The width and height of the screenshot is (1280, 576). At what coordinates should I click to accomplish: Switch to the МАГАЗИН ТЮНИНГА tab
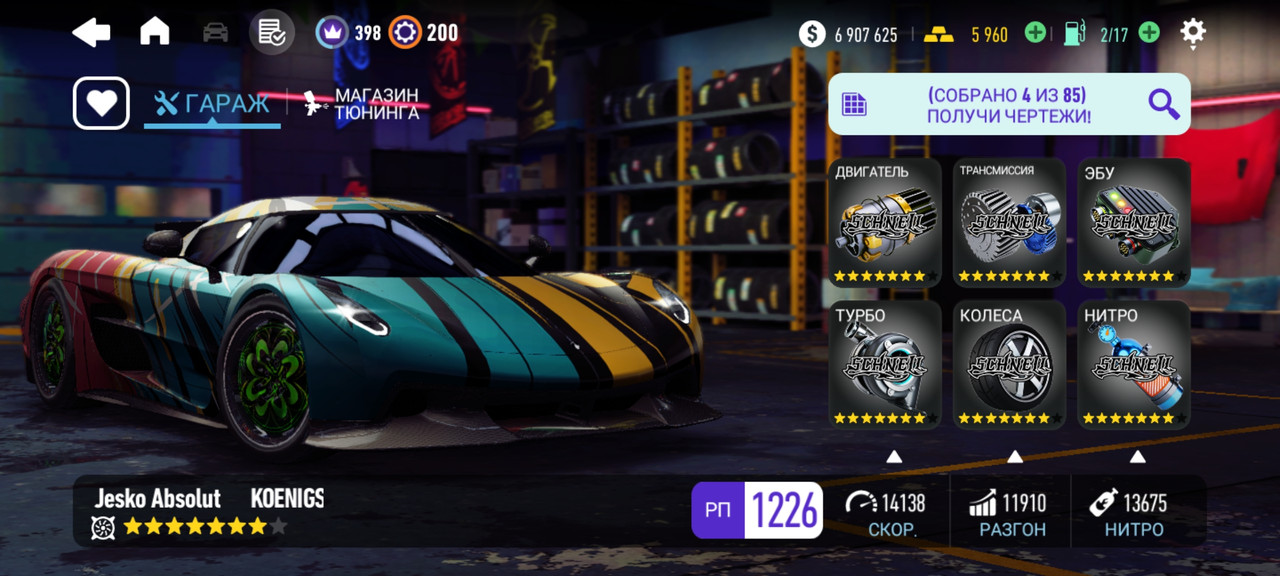pyautogui.click(x=362, y=104)
